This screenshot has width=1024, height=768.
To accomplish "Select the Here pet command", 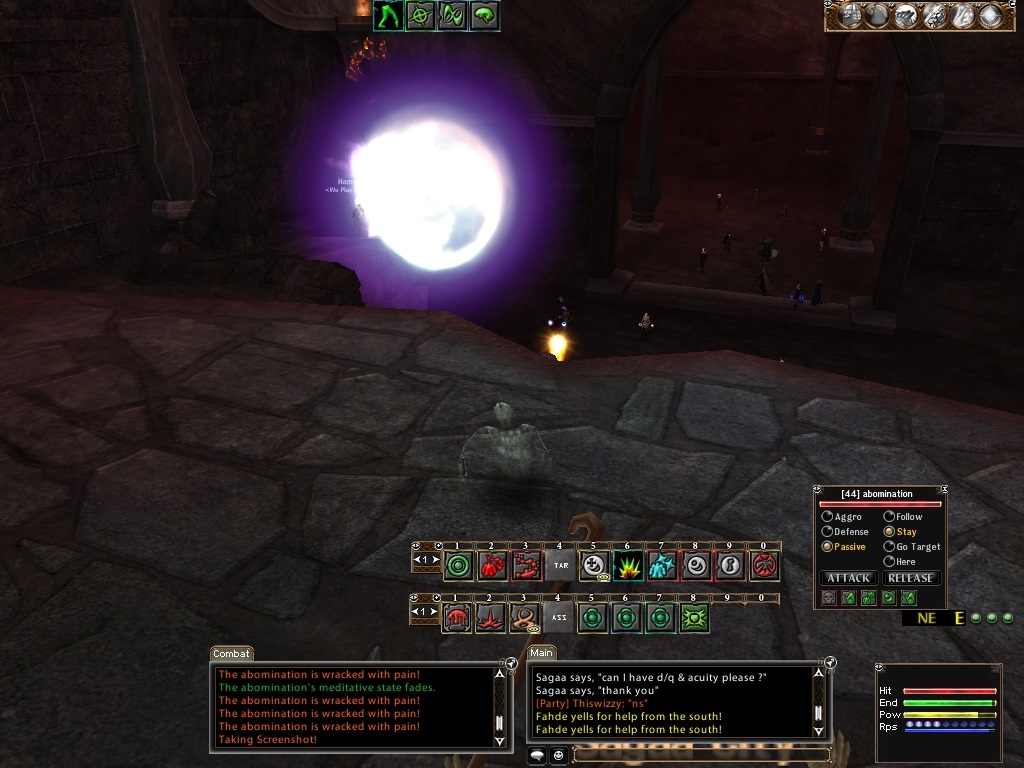I will (x=889, y=562).
